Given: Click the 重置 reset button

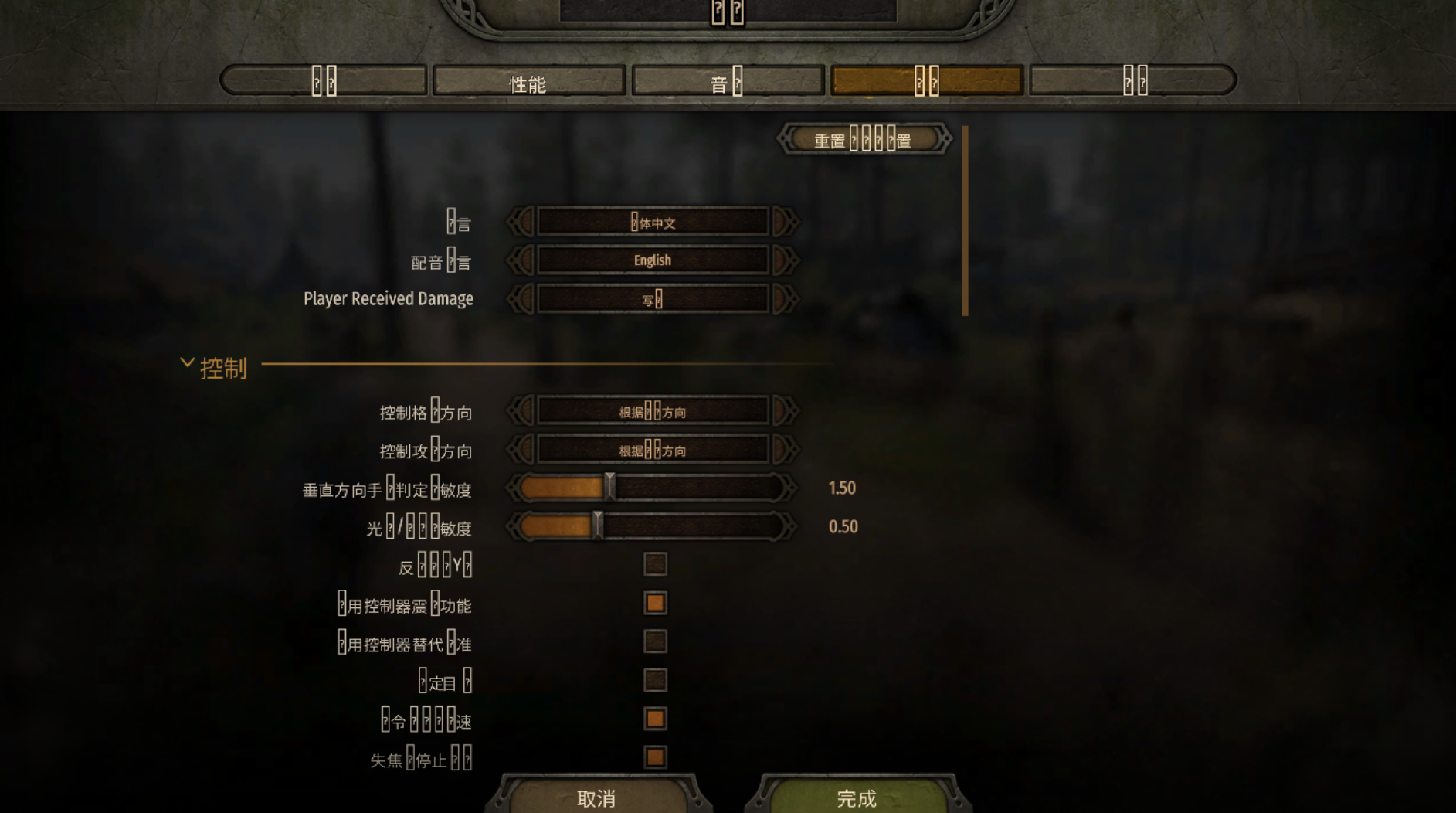Looking at the screenshot, I should [x=864, y=141].
